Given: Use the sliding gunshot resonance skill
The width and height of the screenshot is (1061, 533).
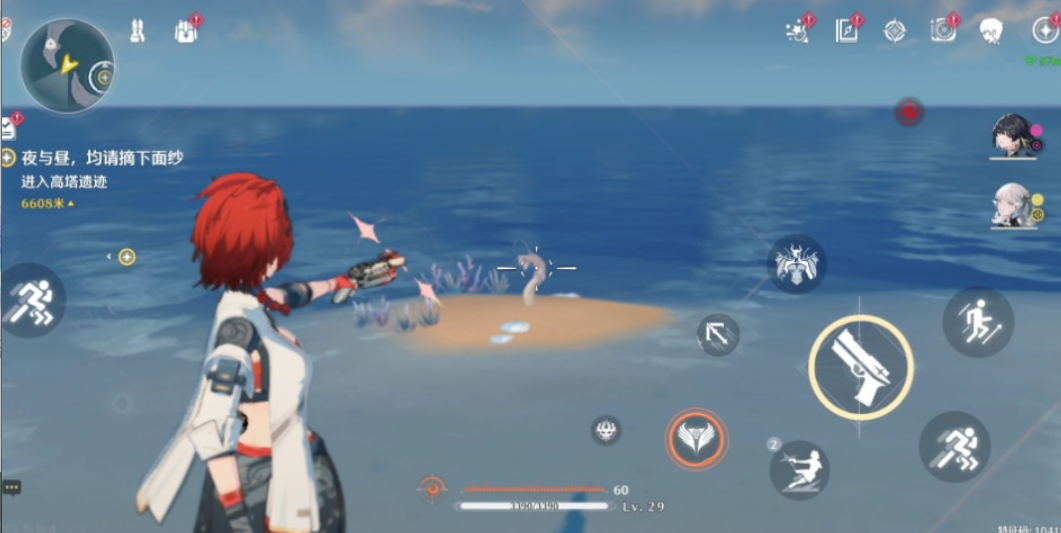Looking at the screenshot, I should tap(799, 469).
